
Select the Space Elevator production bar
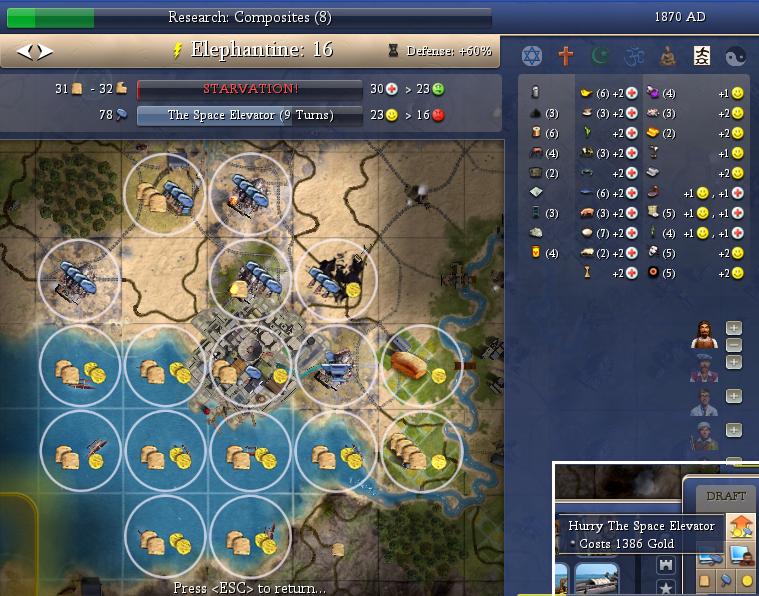249,115
